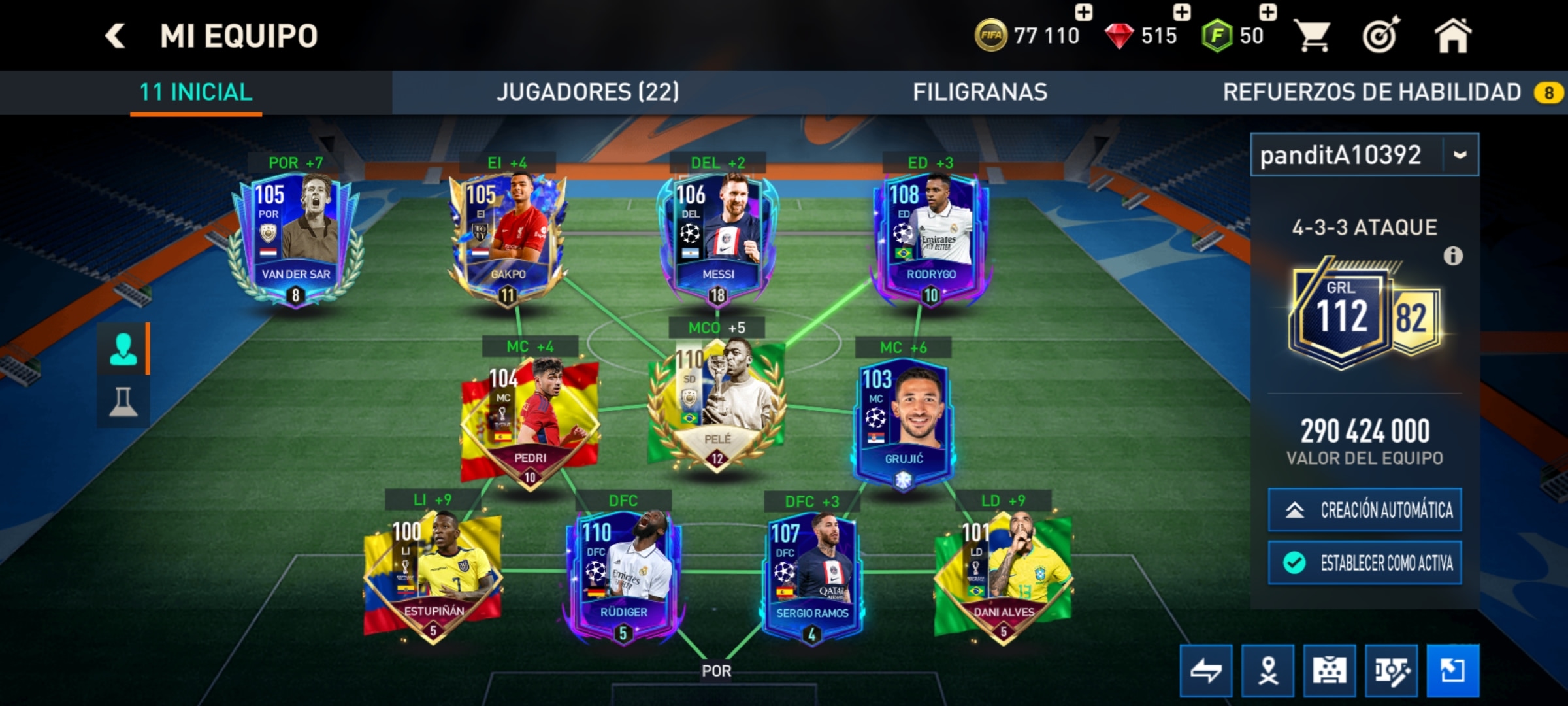Show formation info via the i icon
Viewport: 1568px width, 706px height.
[x=1453, y=256]
